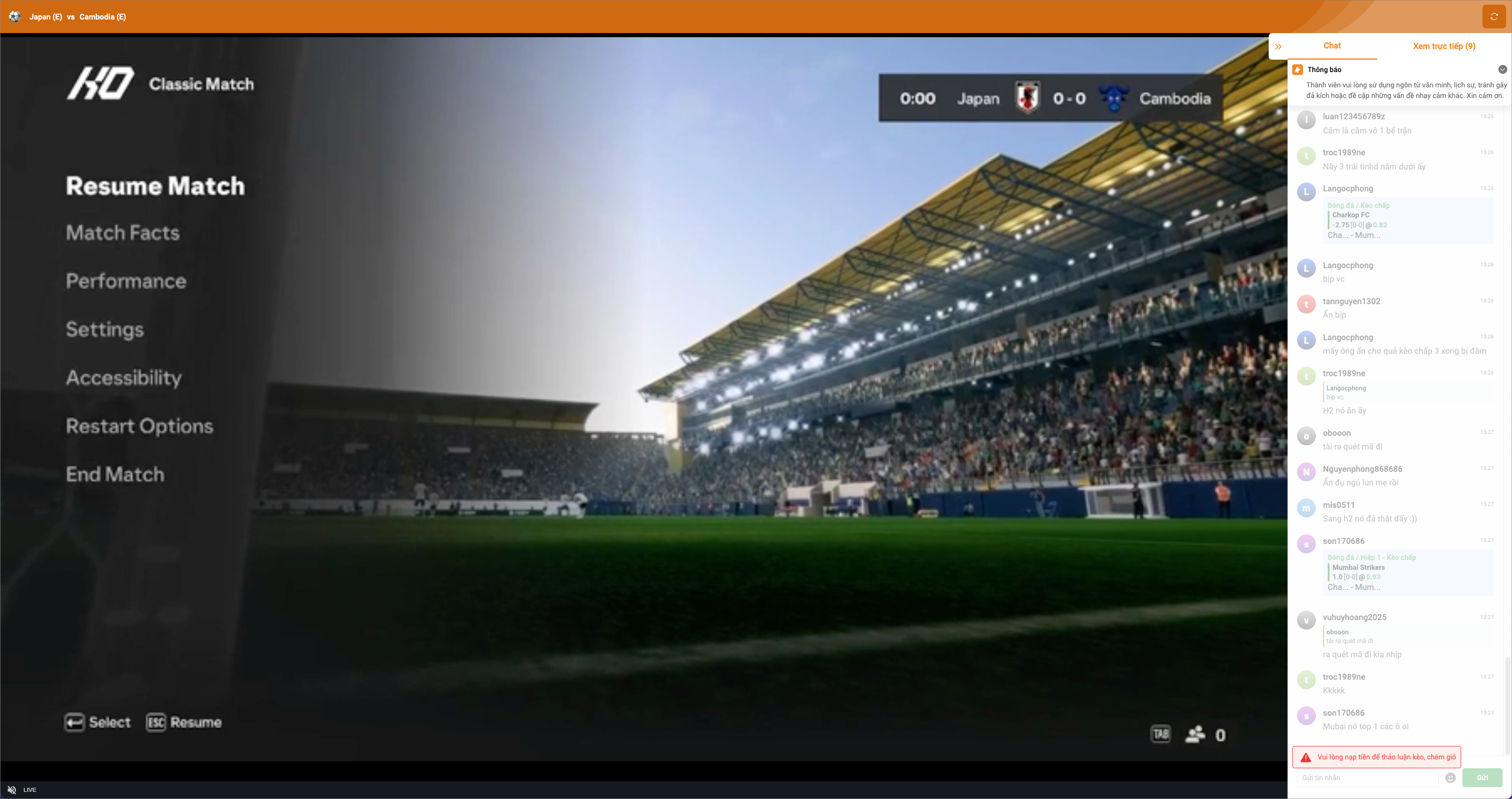Open the emoji picker in chat
Viewport: 1512px width, 799px height.
coord(1451,778)
